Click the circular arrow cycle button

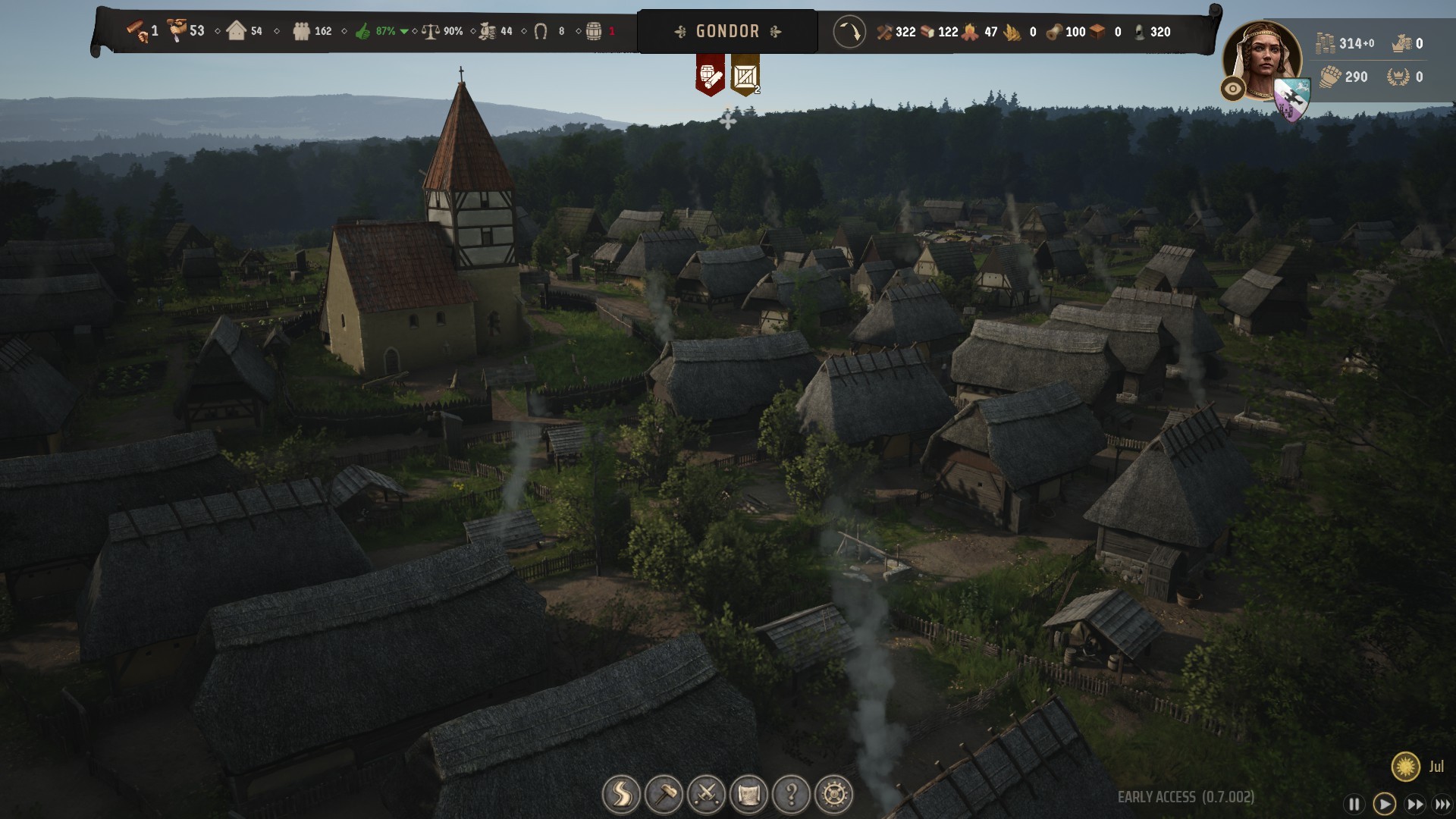[x=849, y=32]
